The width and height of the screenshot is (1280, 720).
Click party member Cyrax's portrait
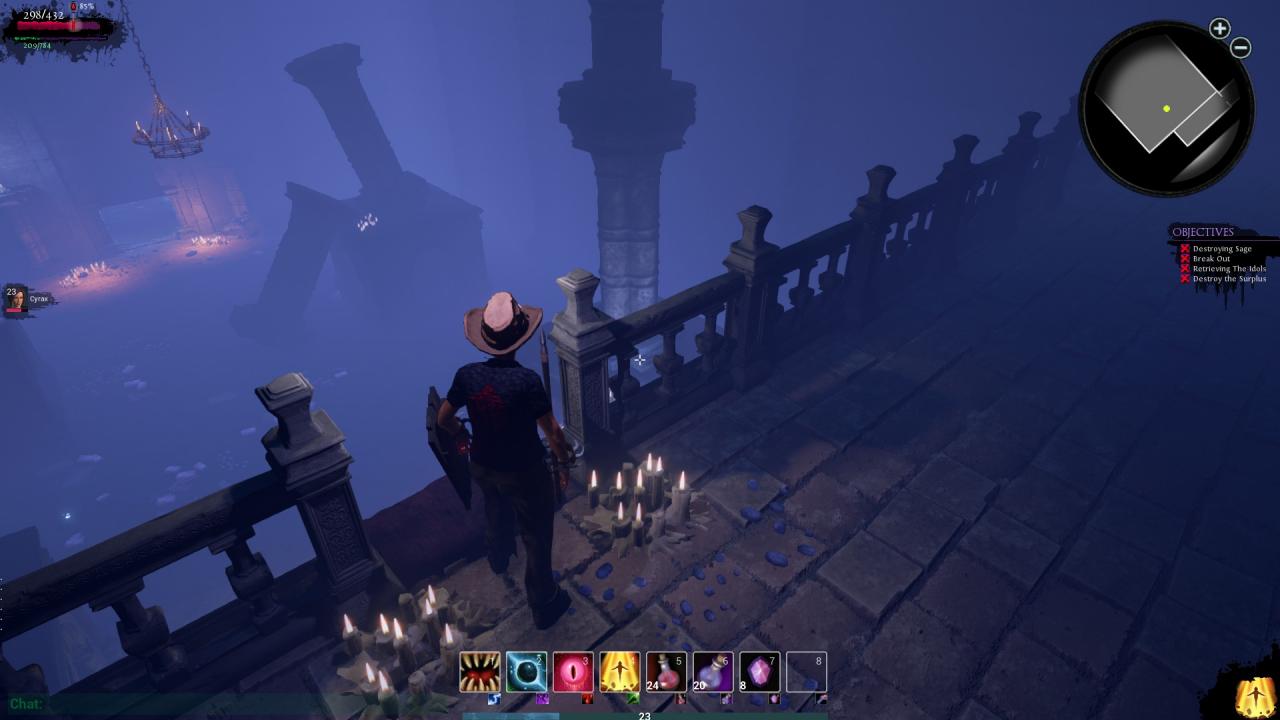pos(16,298)
